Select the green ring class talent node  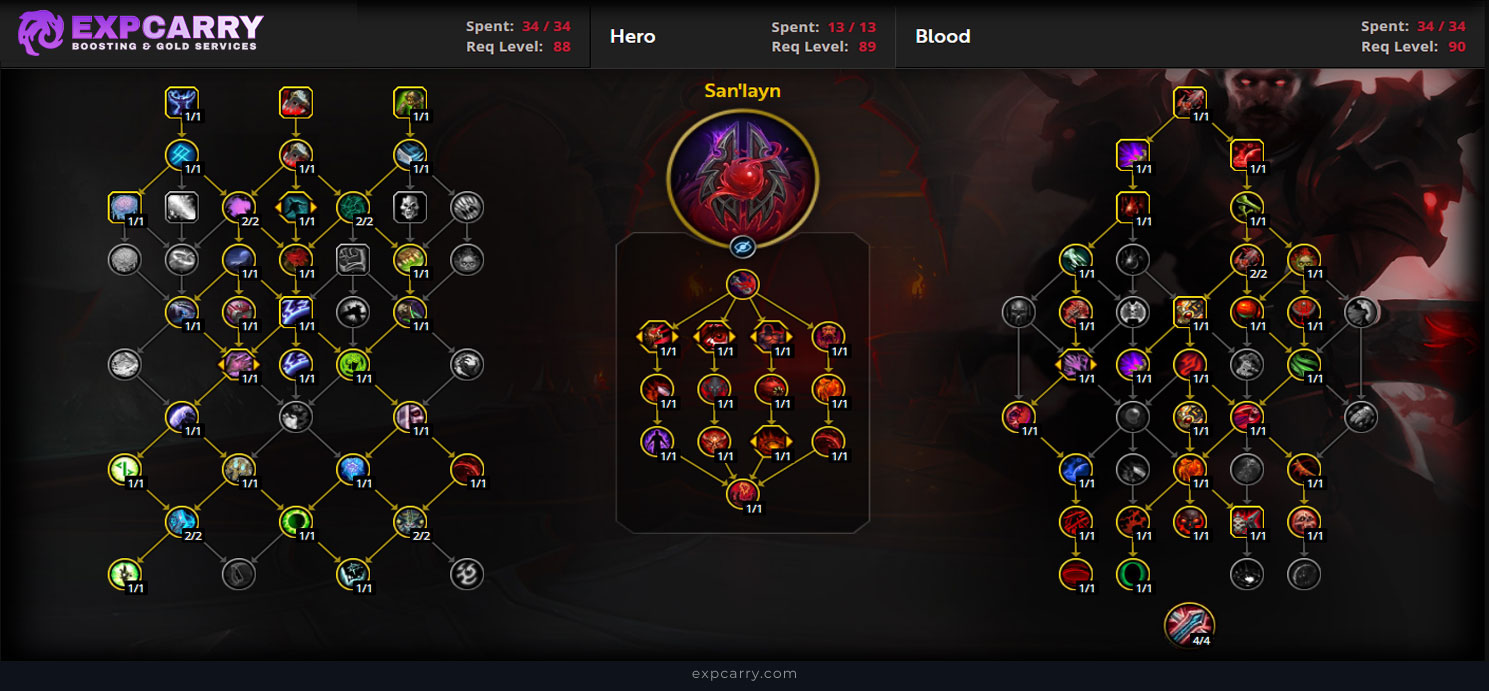296,520
